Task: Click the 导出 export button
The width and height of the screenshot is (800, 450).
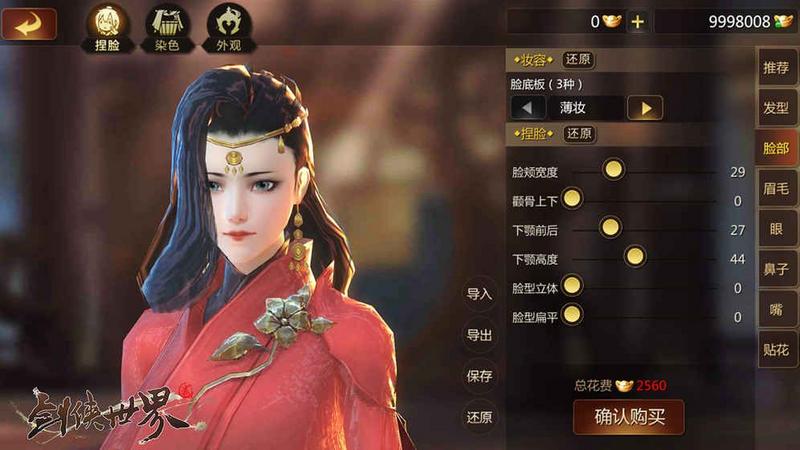Action: click(x=479, y=335)
